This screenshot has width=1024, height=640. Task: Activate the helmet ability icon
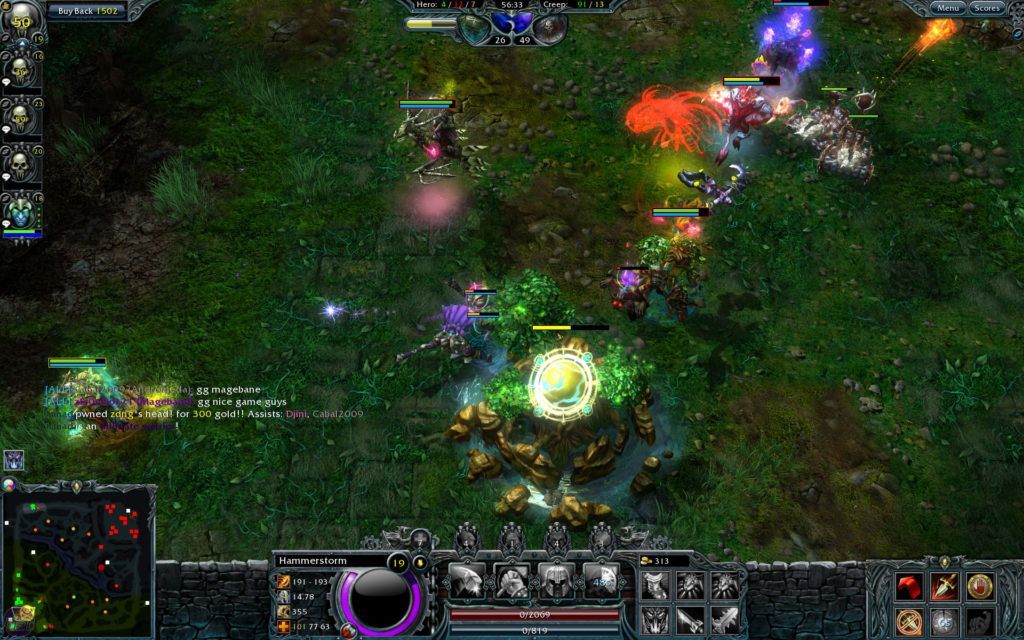[x=556, y=580]
